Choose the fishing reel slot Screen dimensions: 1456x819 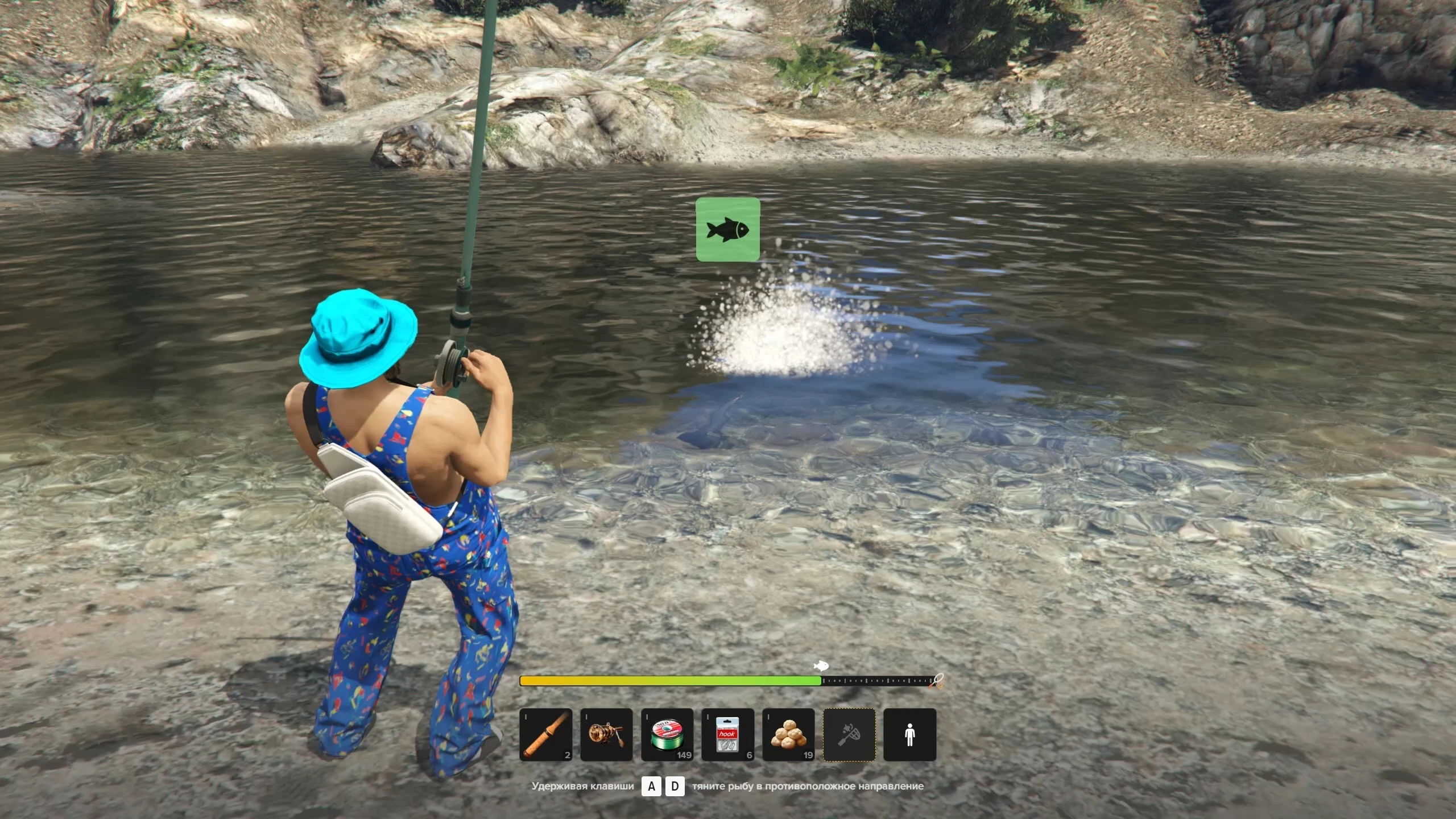606,734
